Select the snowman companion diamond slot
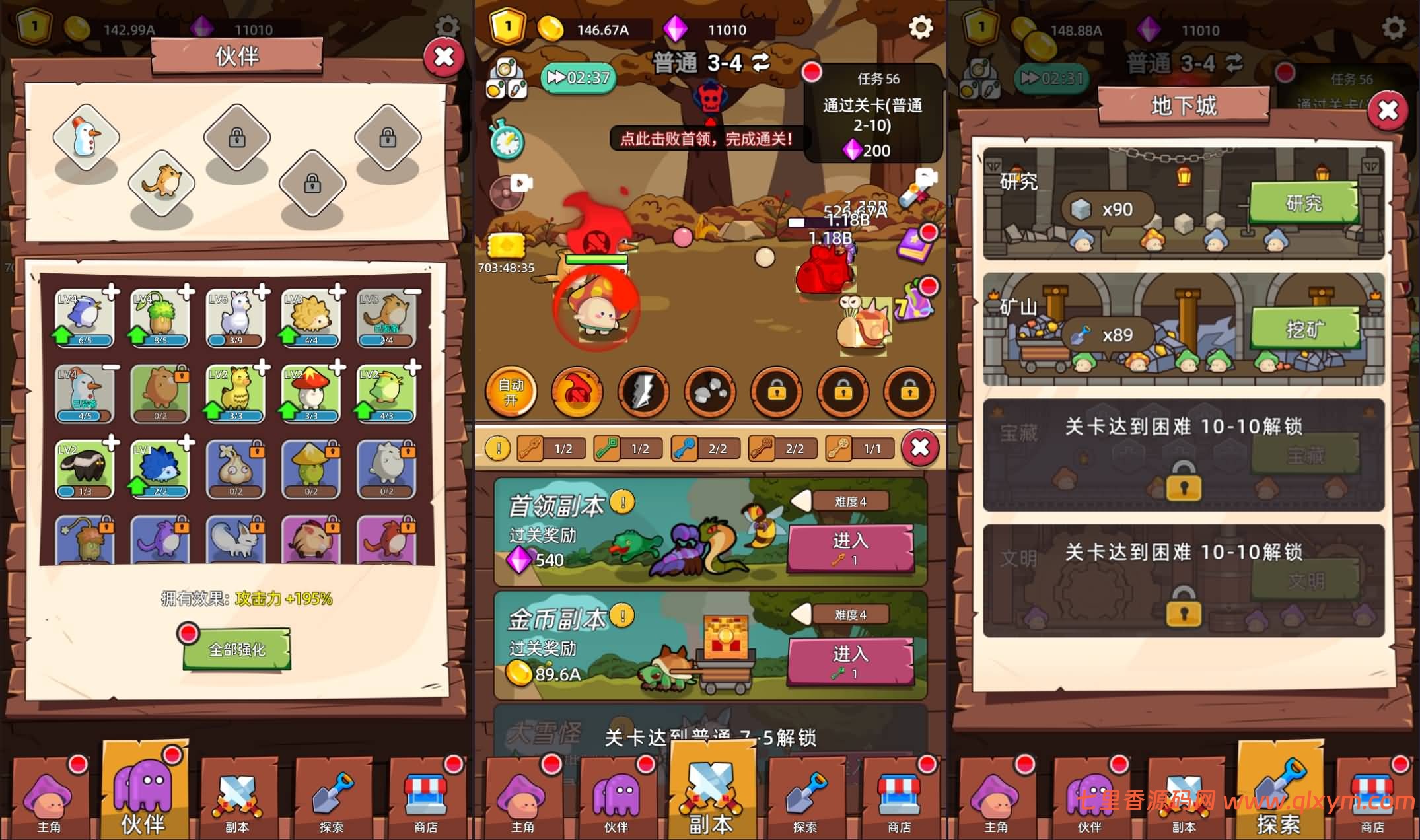Image resolution: width=1420 pixels, height=840 pixels. pos(85,135)
